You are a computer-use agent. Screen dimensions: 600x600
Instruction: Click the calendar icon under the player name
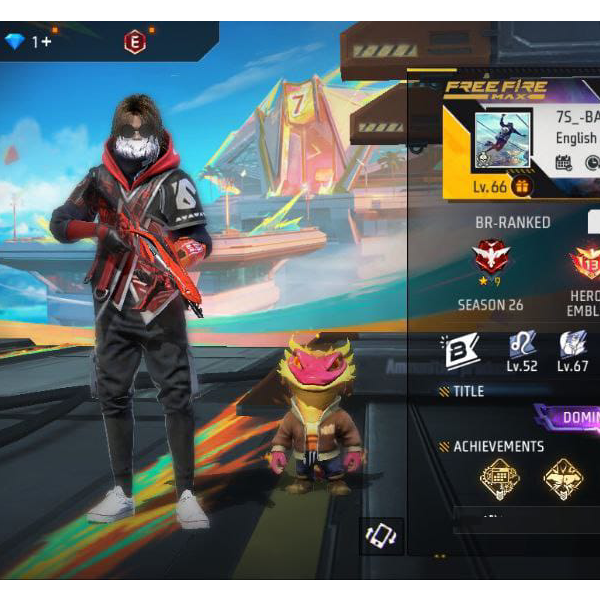tap(564, 162)
